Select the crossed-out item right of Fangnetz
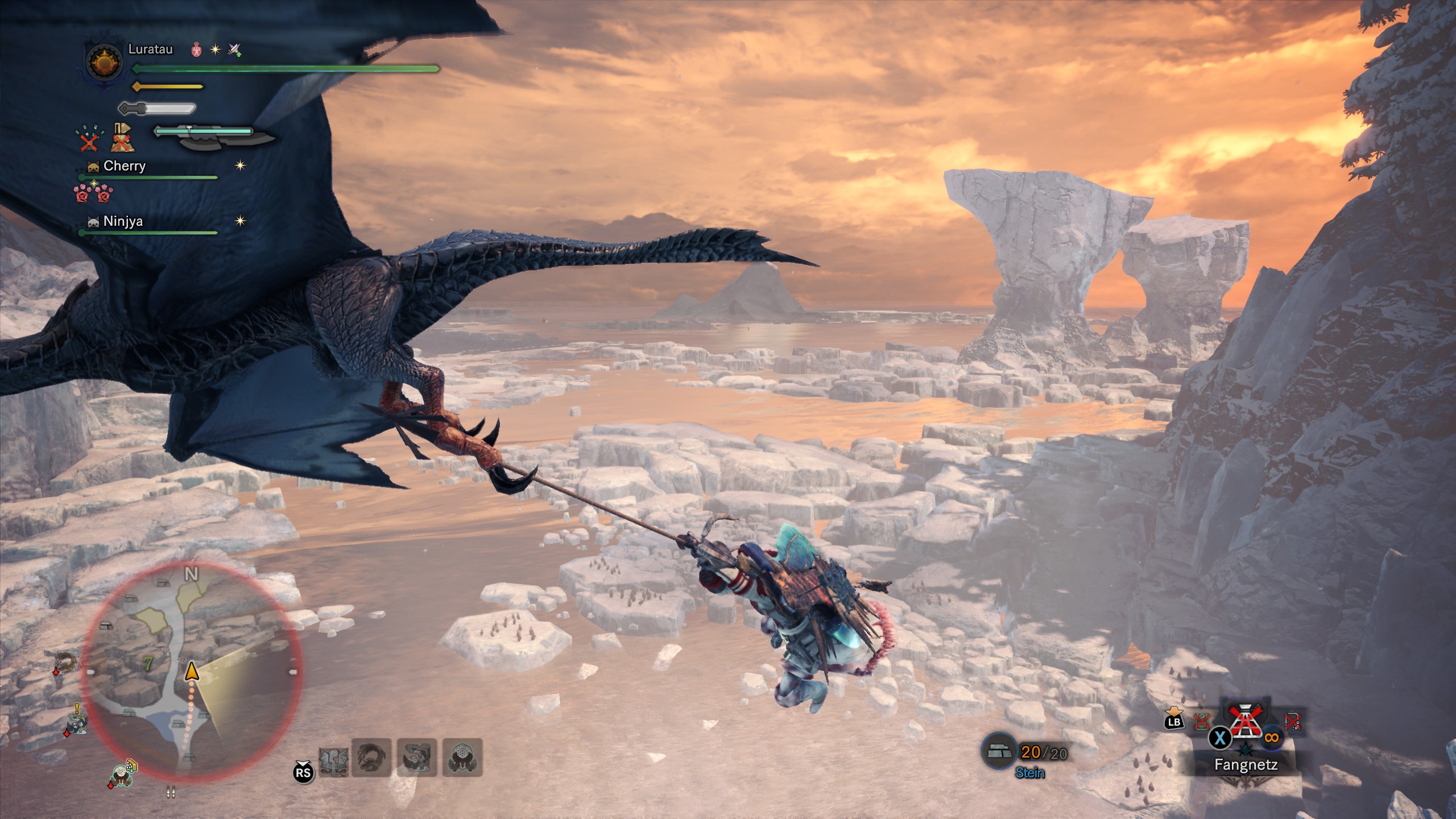 coord(1292,722)
